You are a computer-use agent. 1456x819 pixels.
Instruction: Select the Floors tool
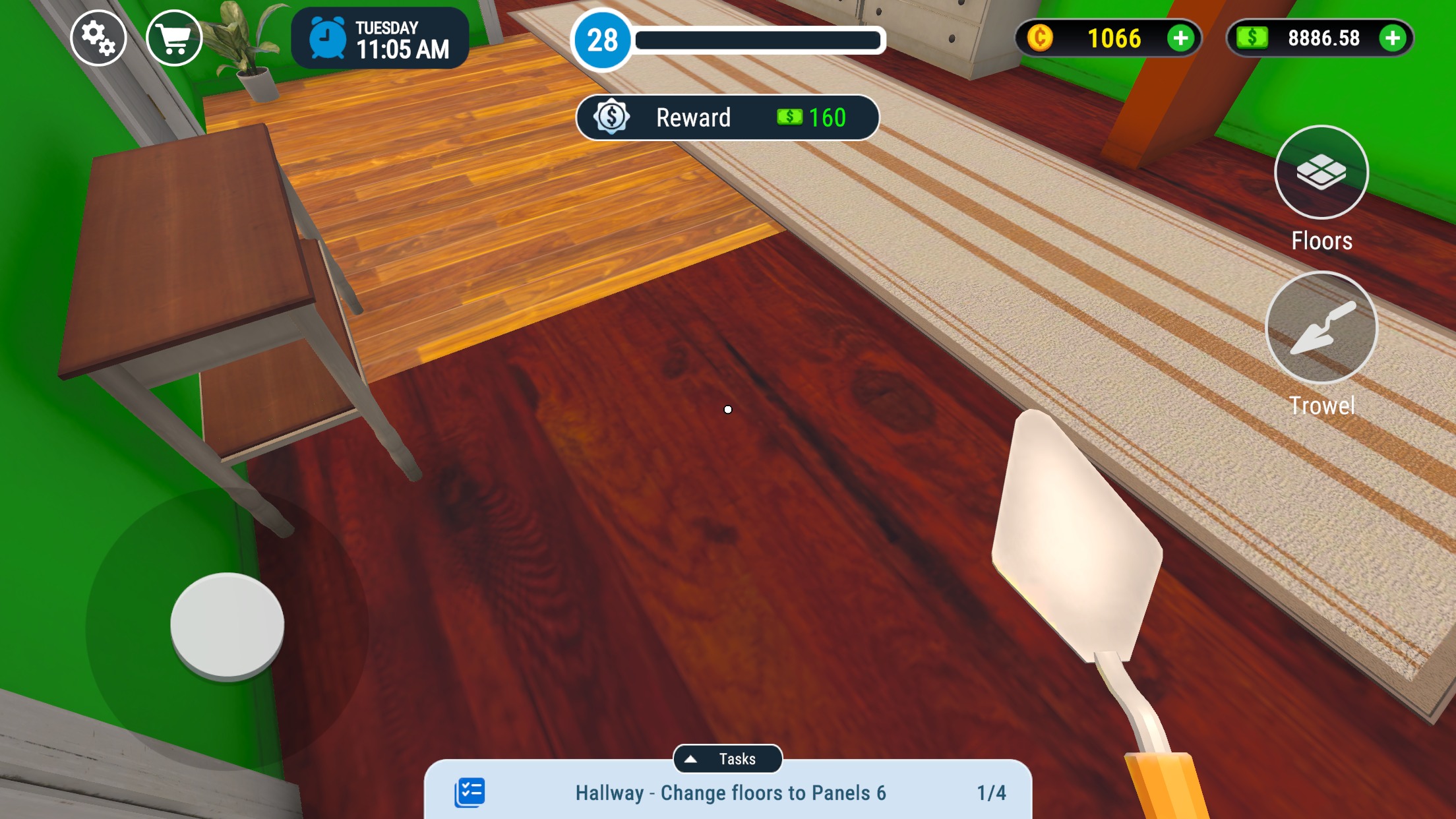tap(1321, 173)
